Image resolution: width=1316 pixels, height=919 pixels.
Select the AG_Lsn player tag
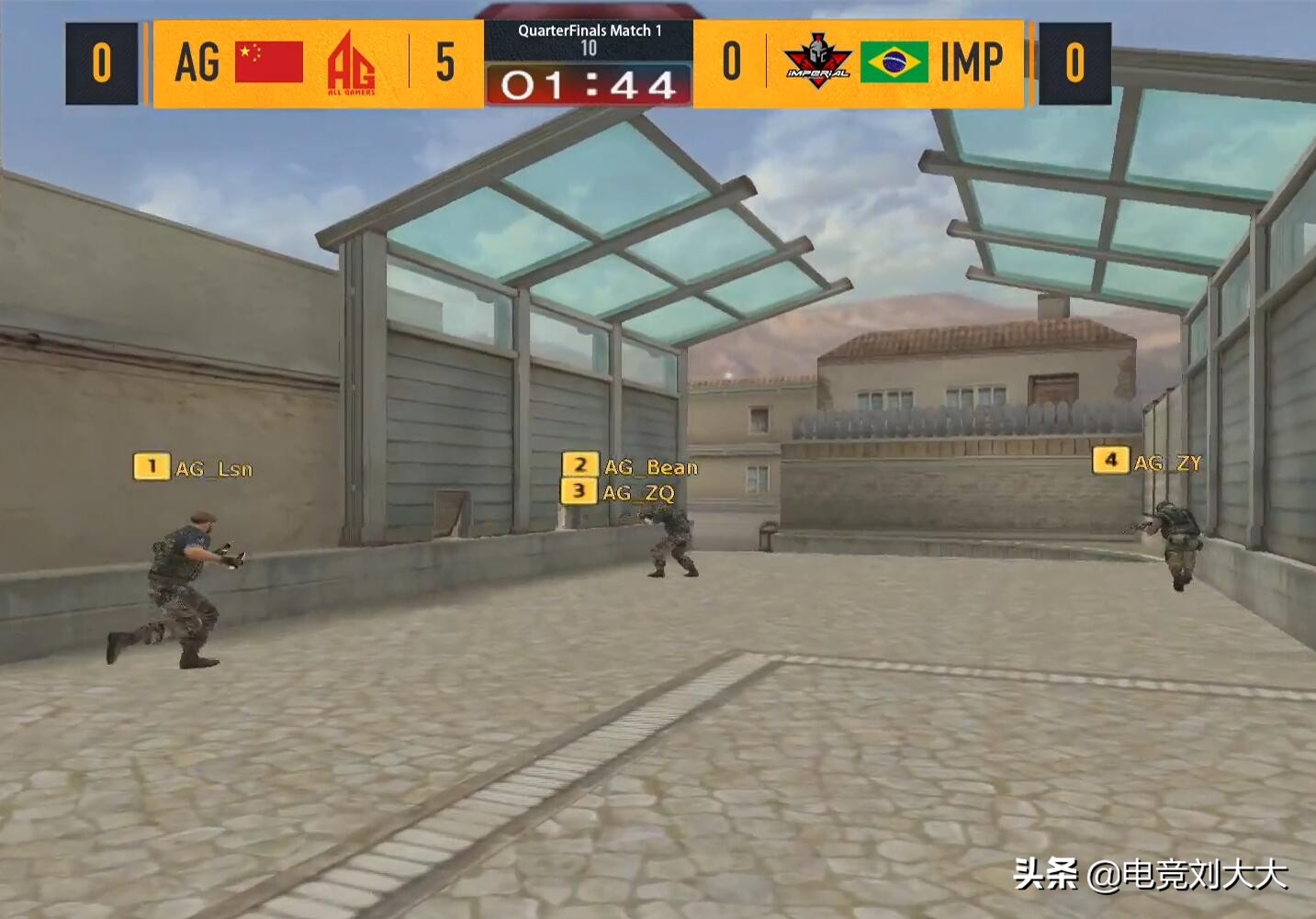[x=194, y=468]
